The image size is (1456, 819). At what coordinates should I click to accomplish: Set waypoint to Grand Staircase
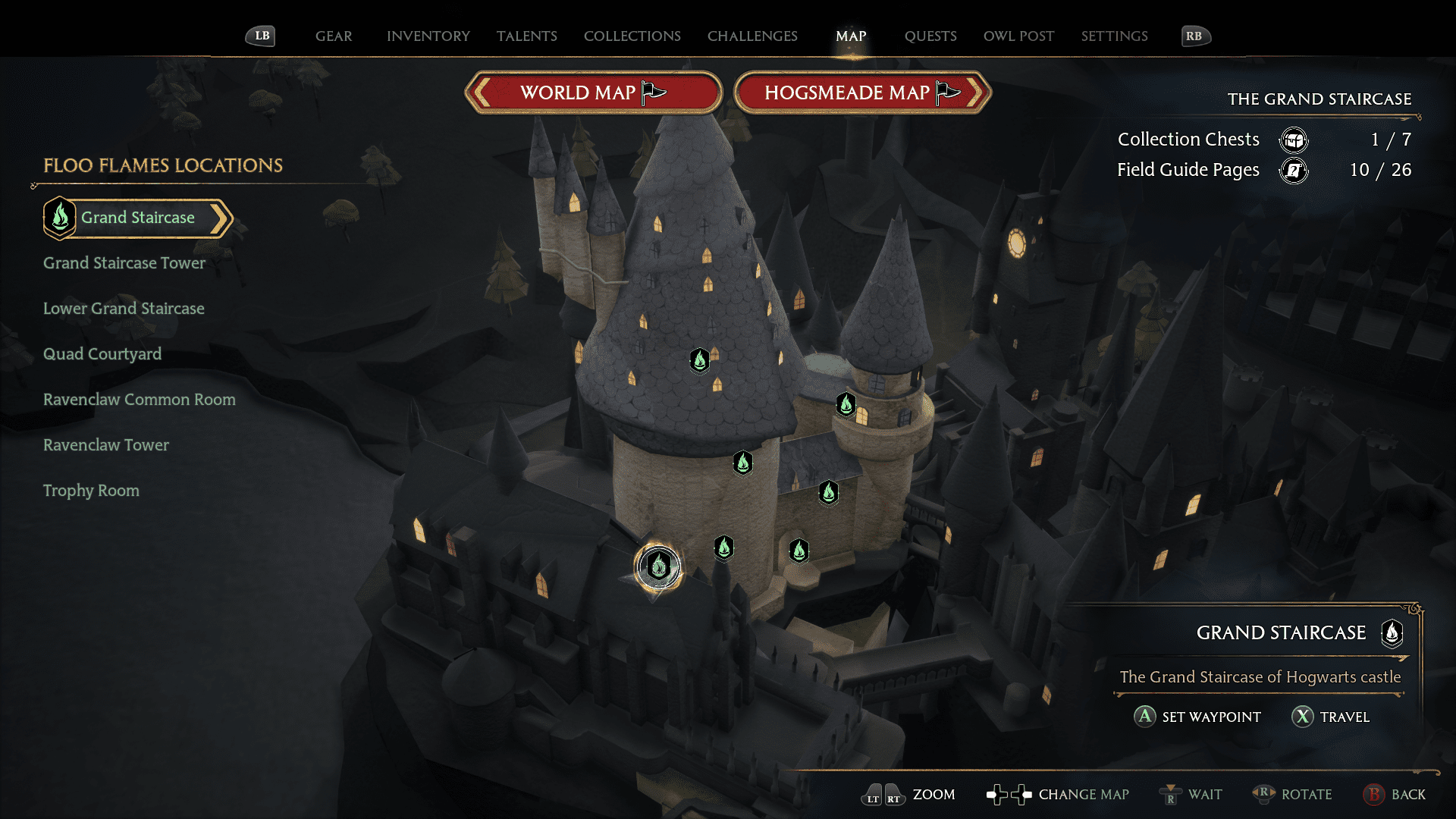point(1197,717)
